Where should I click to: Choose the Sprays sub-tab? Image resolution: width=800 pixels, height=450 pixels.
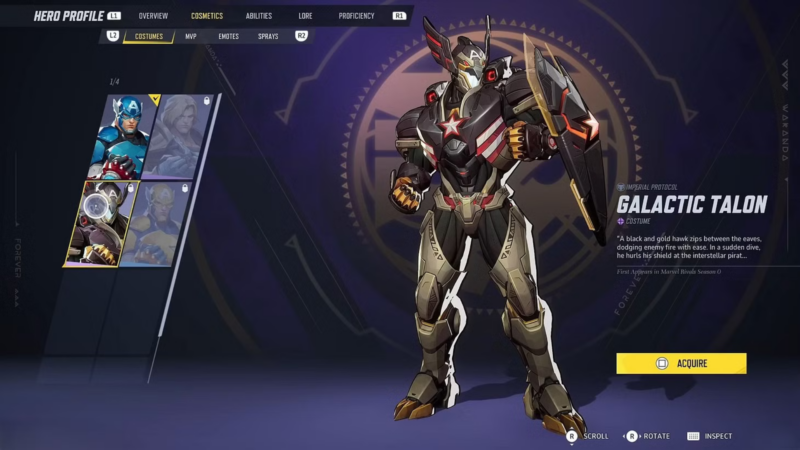268,37
